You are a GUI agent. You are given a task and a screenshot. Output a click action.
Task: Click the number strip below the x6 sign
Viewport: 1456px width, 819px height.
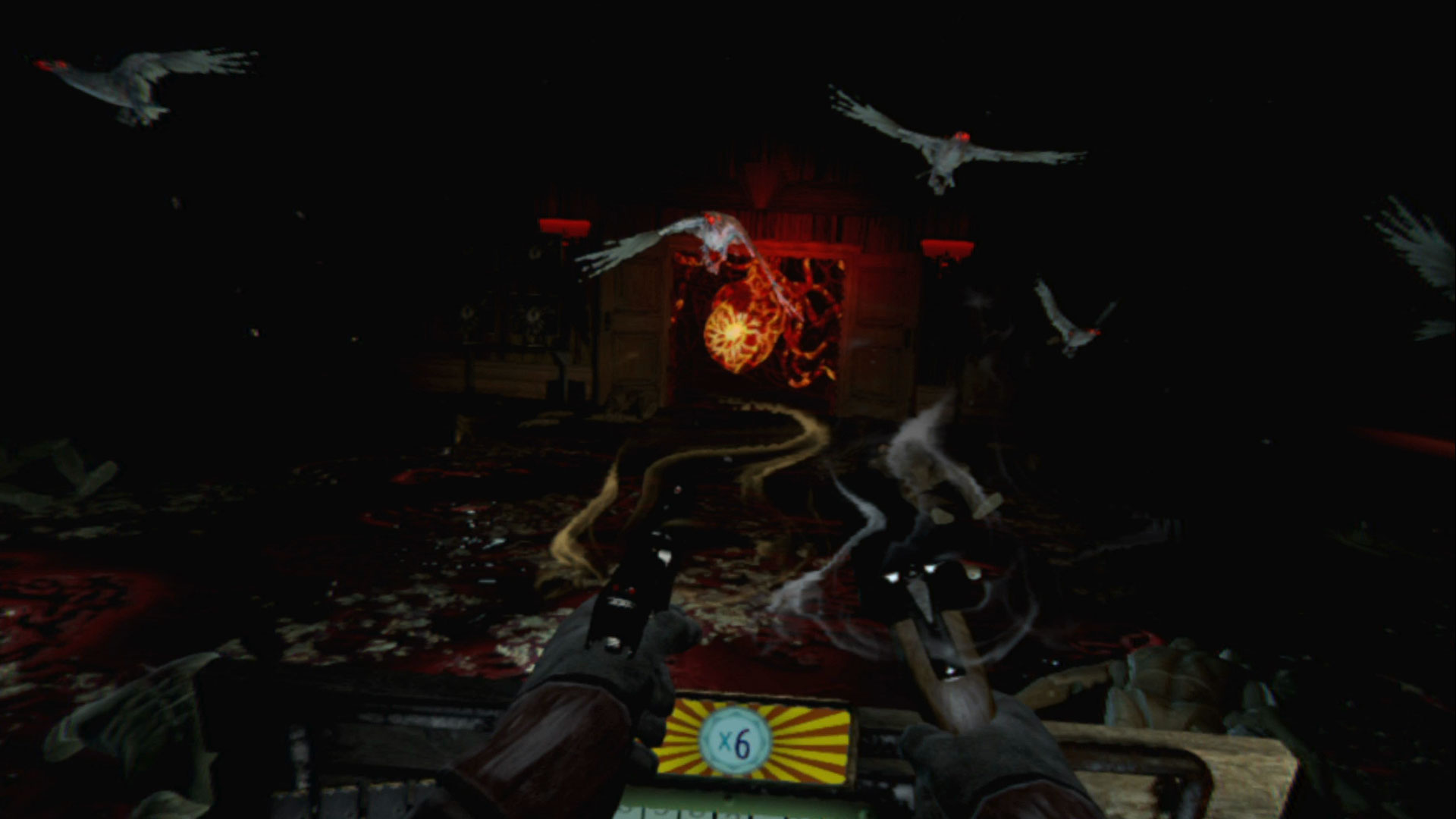click(x=728, y=811)
